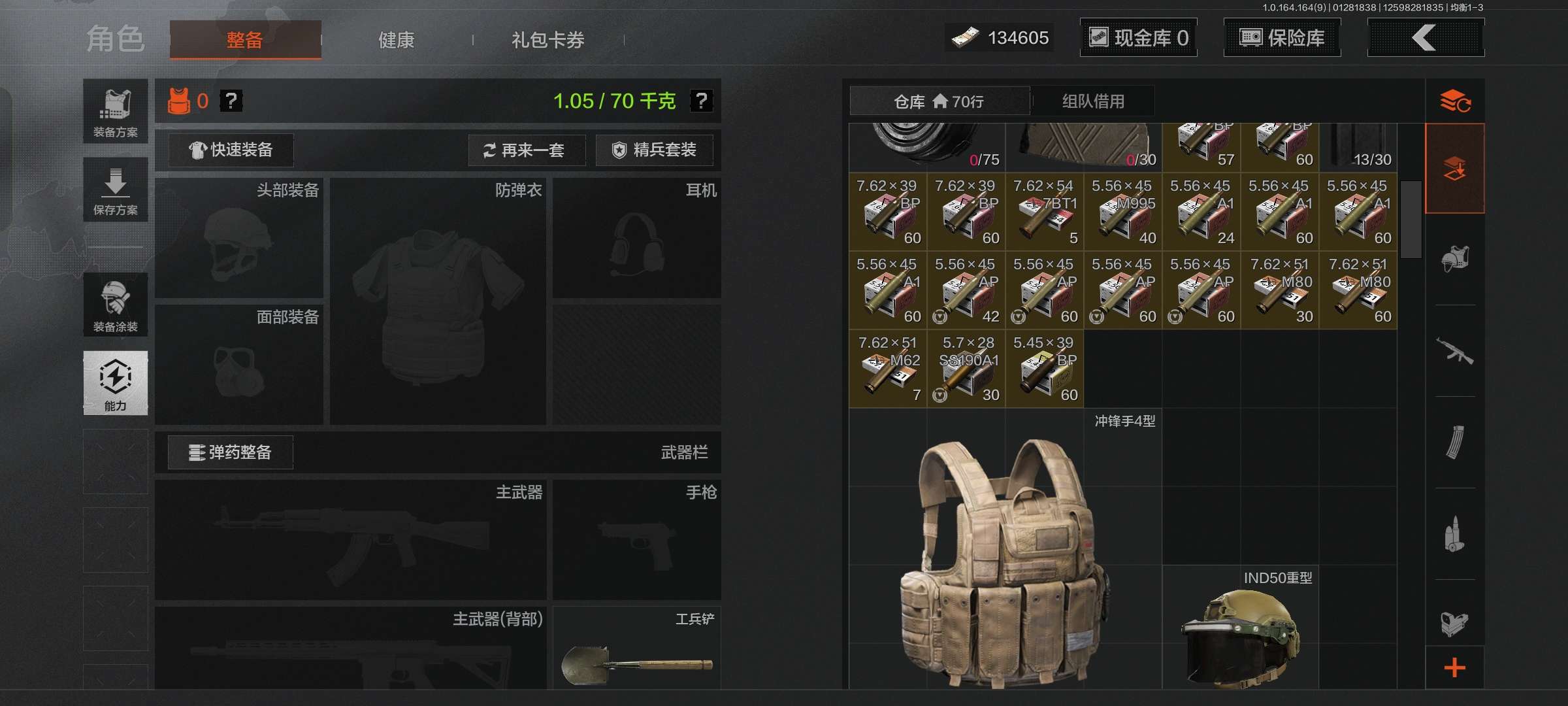The height and width of the screenshot is (706, 1568).
Task: Open 弹药整备 ammo preparation
Action: (231, 452)
